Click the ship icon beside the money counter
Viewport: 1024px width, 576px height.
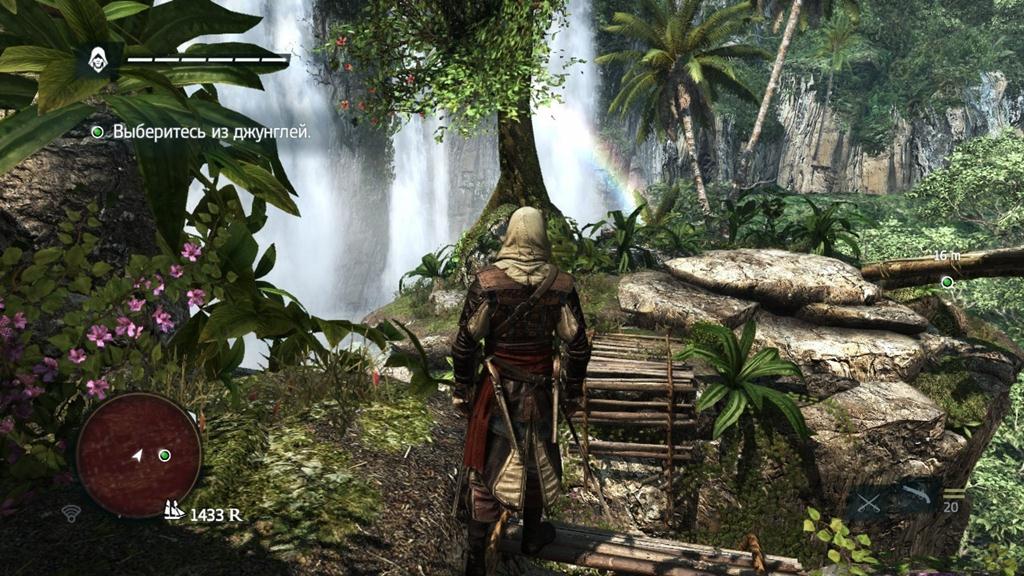[174, 510]
